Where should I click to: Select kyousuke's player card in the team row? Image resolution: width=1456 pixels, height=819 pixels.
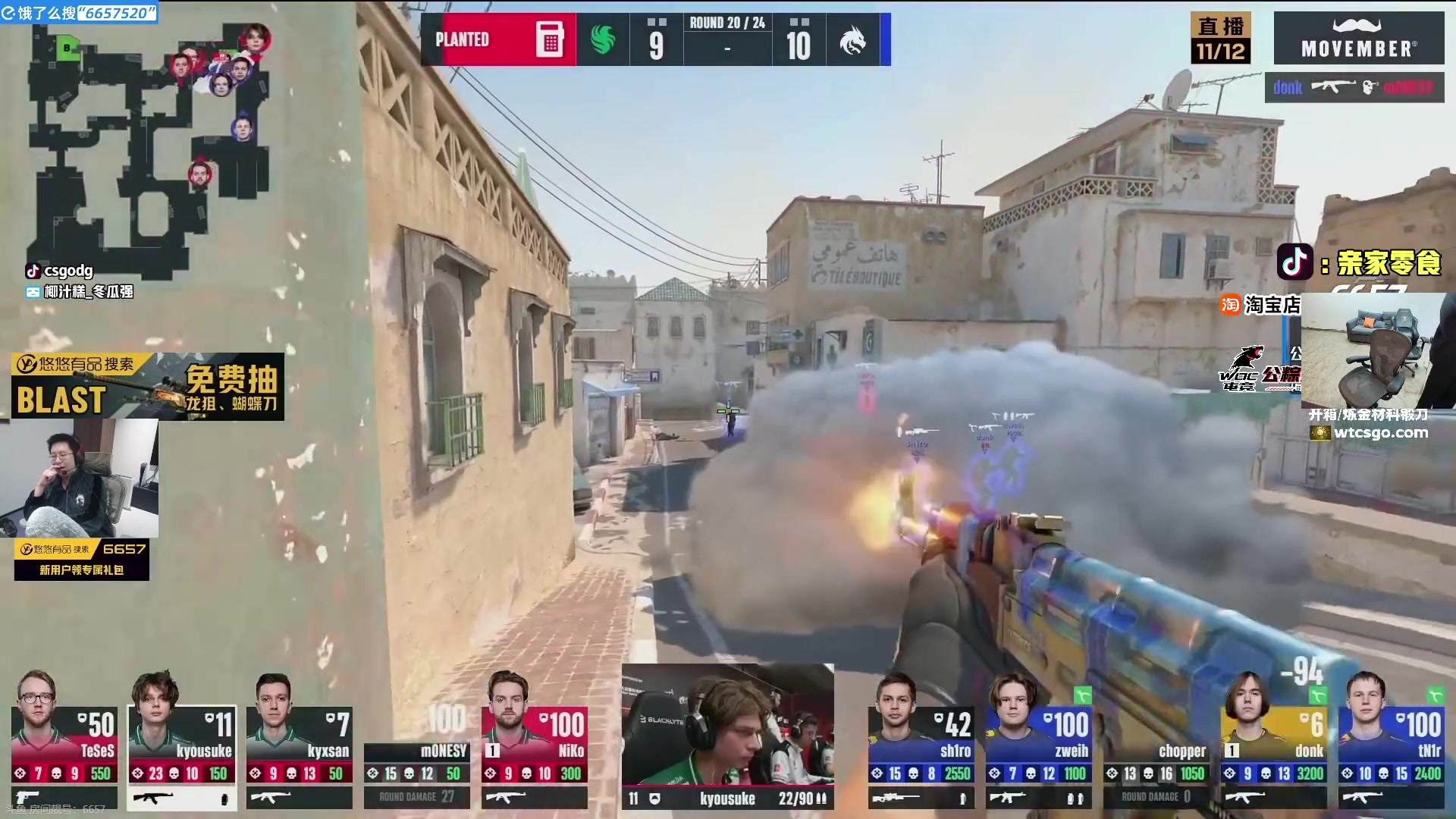182,739
